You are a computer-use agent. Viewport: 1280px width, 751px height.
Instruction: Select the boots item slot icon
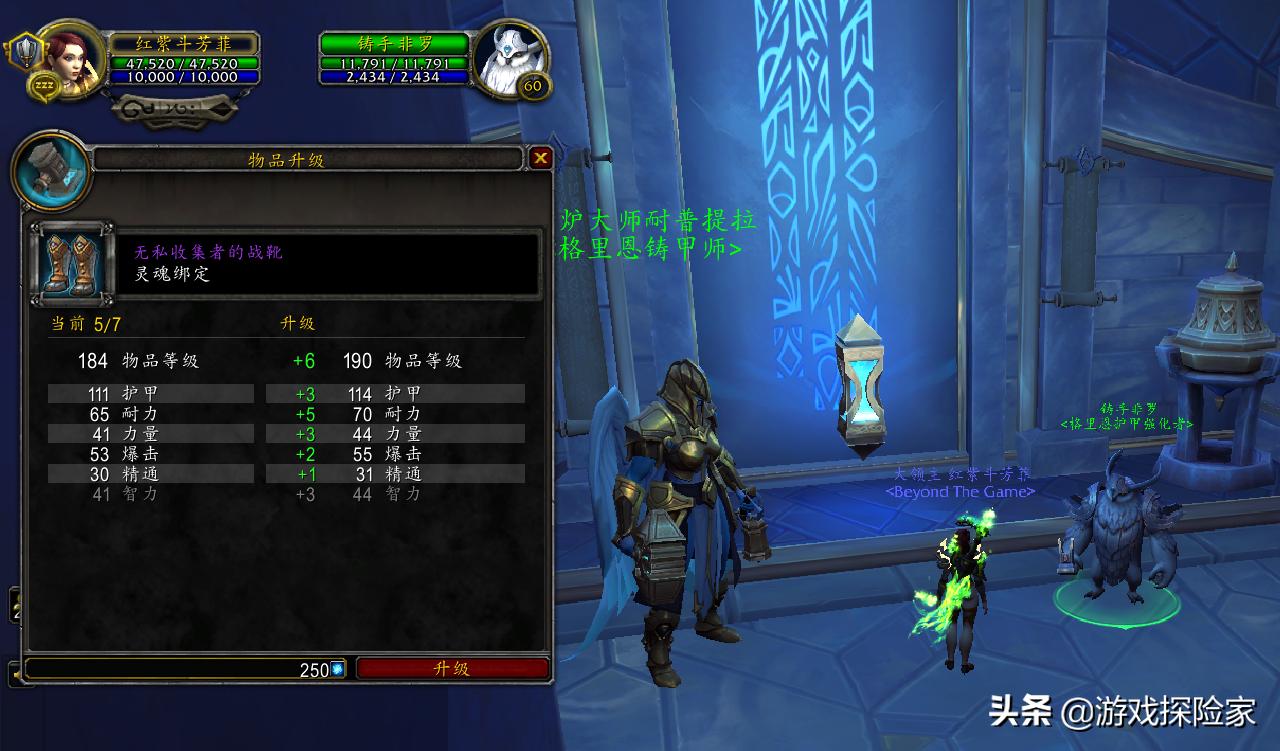click(72, 263)
